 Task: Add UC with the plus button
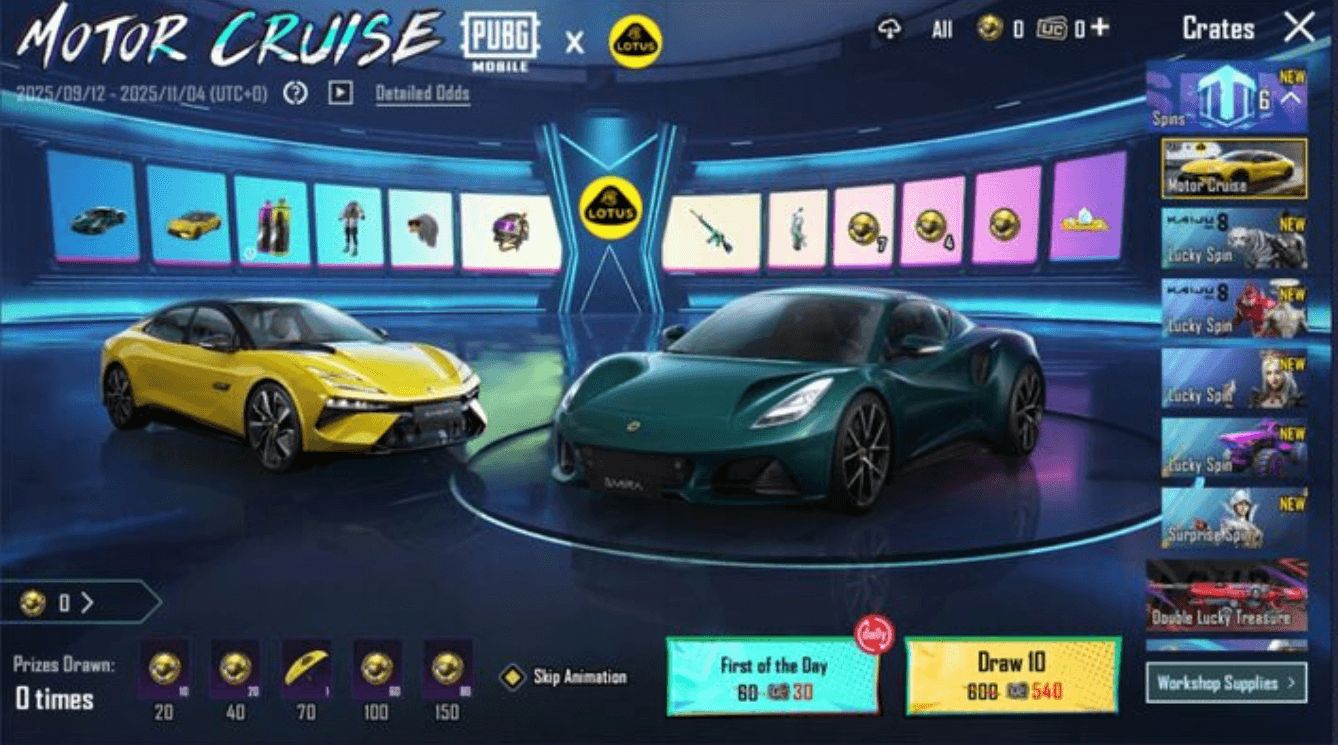pos(1100,28)
